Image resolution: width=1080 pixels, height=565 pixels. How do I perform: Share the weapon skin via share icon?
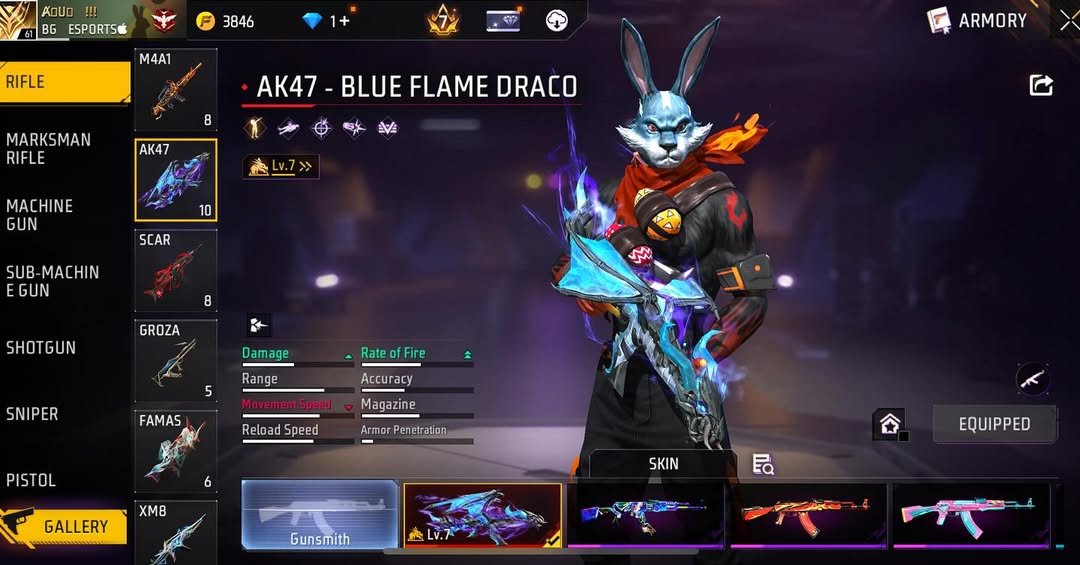pyautogui.click(x=1041, y=86)
